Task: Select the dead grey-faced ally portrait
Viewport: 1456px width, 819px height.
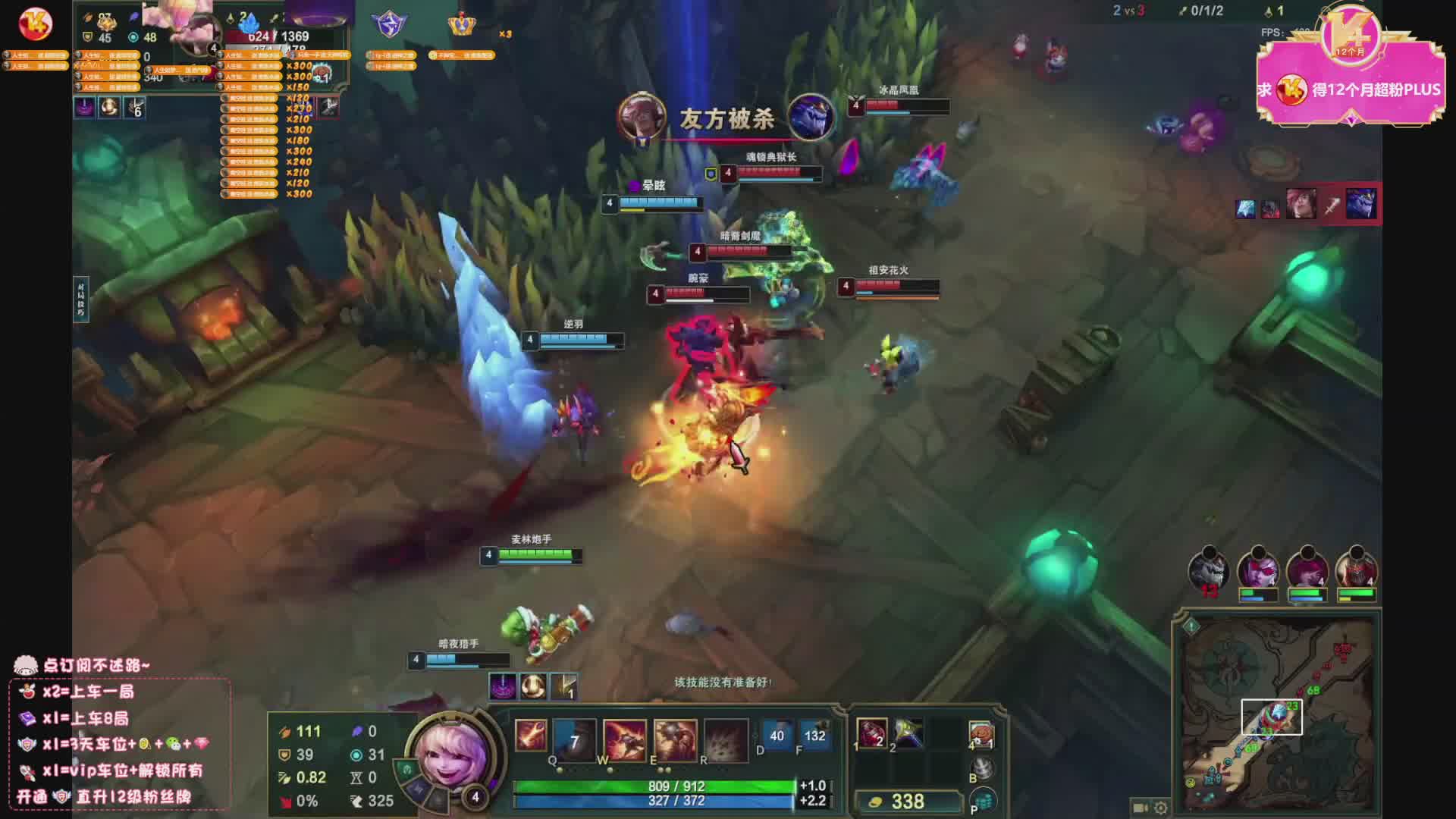Action: [x=1209, y=569]
